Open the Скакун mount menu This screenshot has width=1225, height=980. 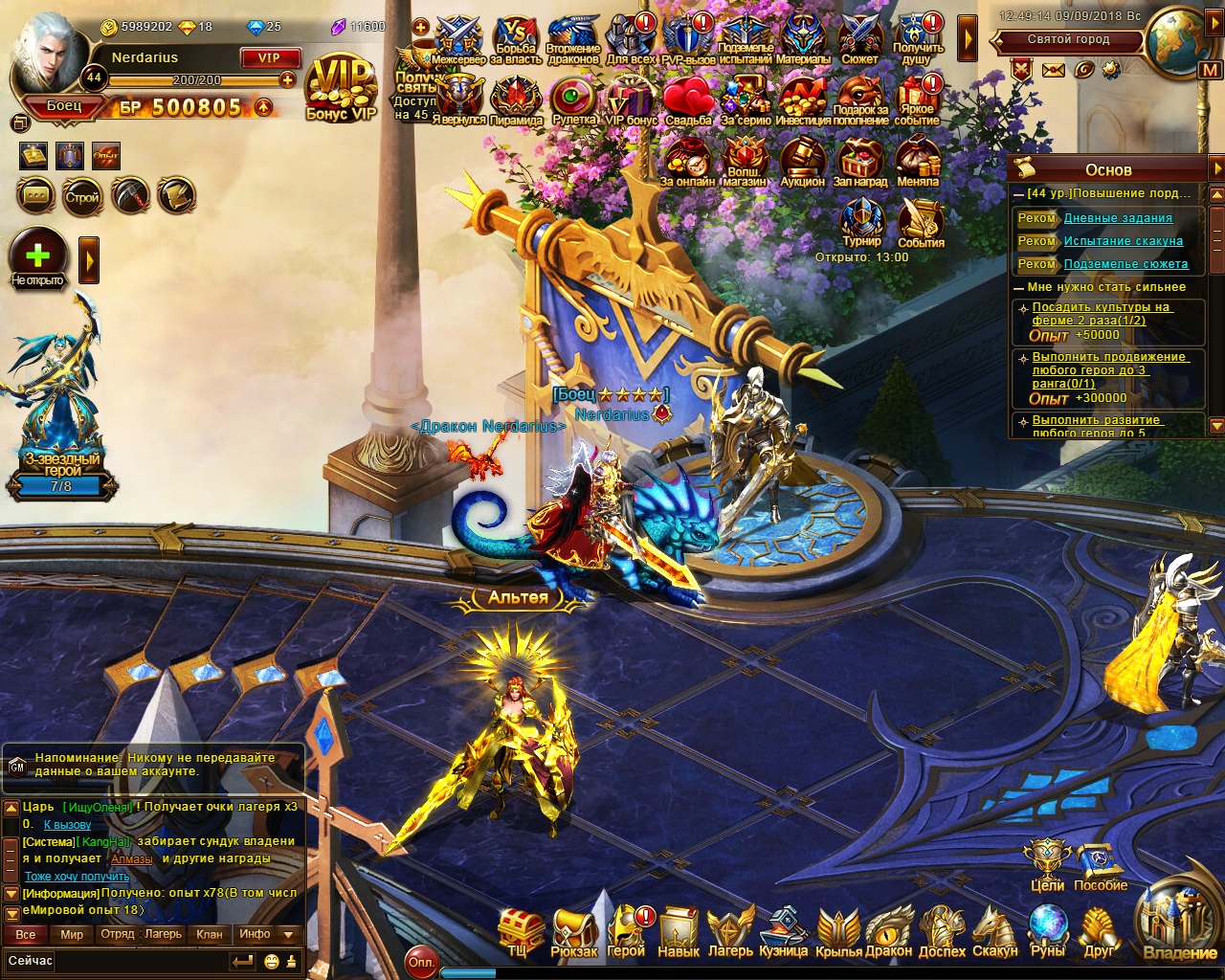coord(994,930)
